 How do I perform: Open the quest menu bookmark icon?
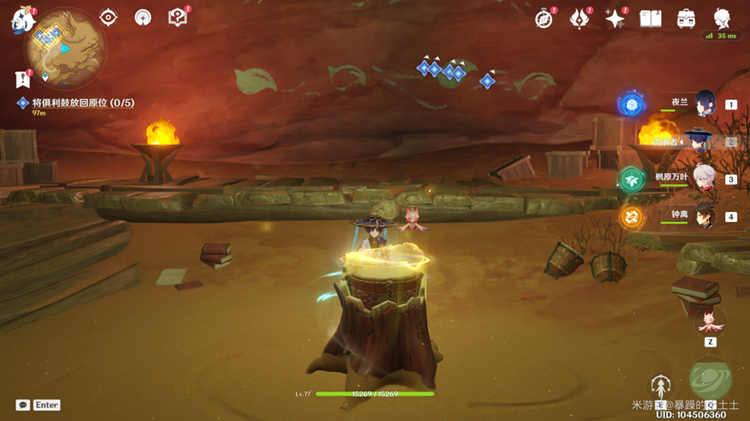pos(22,78)
